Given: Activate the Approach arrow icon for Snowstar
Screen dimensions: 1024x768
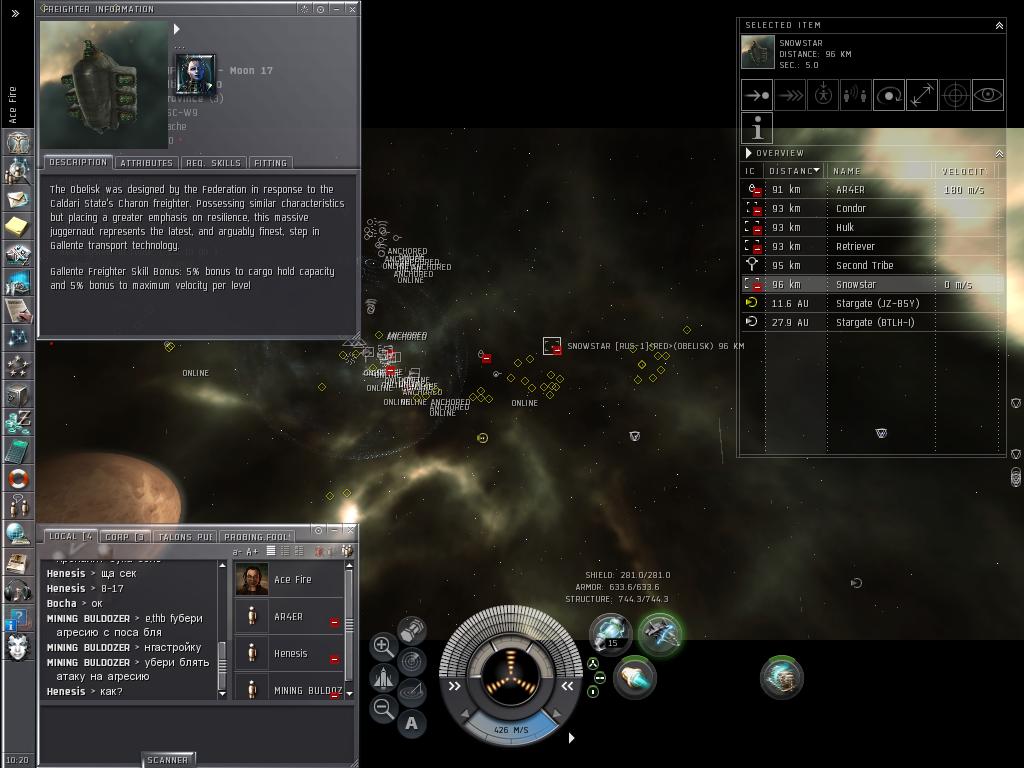Looking at the screenshot, I should (x=756, y=95).
